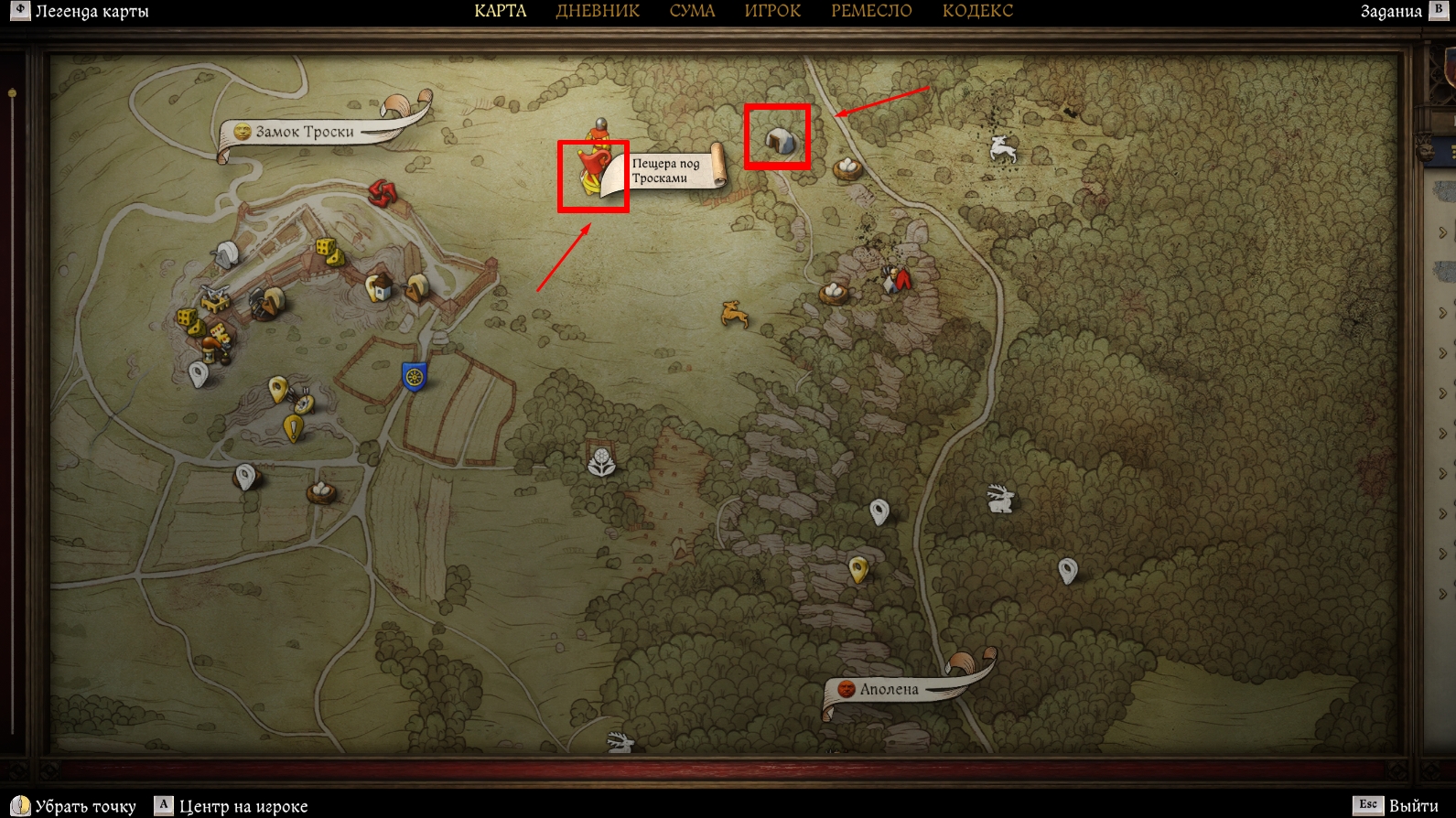Click the Карта tab

point(500,11)
